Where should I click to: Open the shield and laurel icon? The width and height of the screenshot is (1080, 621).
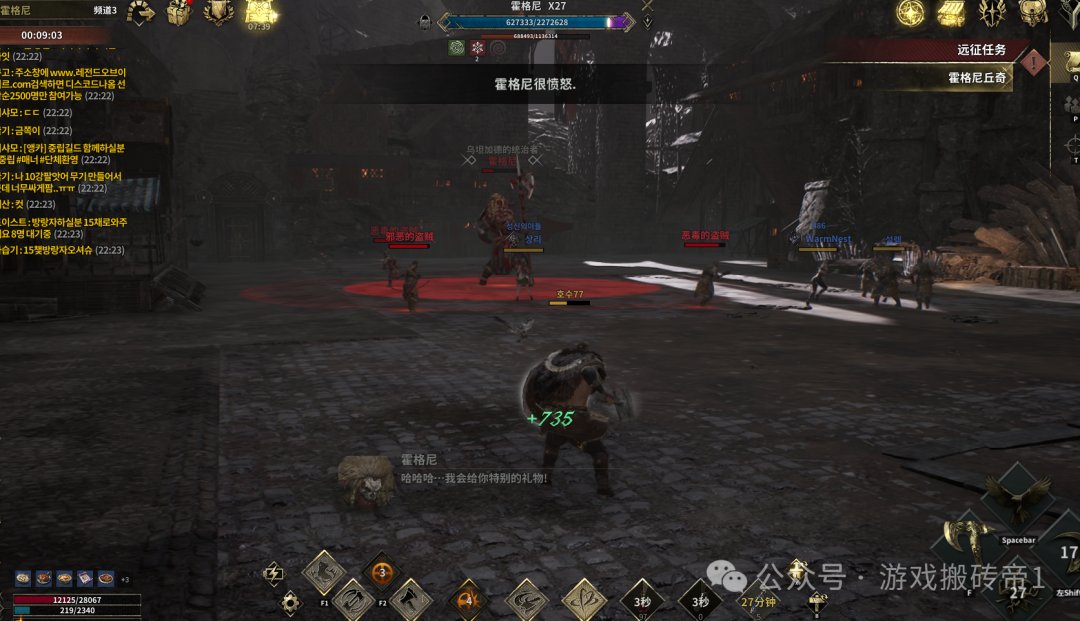(x=218, y=12)
